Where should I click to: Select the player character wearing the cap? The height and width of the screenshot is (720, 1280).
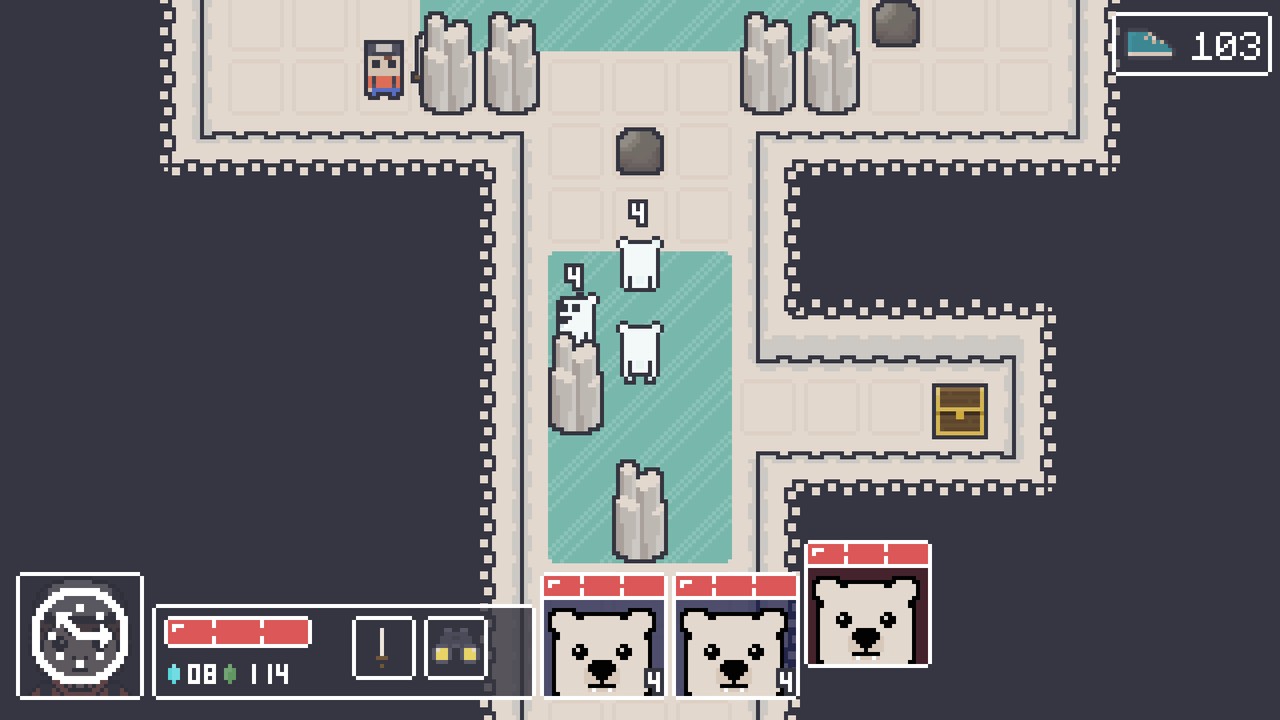383,70
